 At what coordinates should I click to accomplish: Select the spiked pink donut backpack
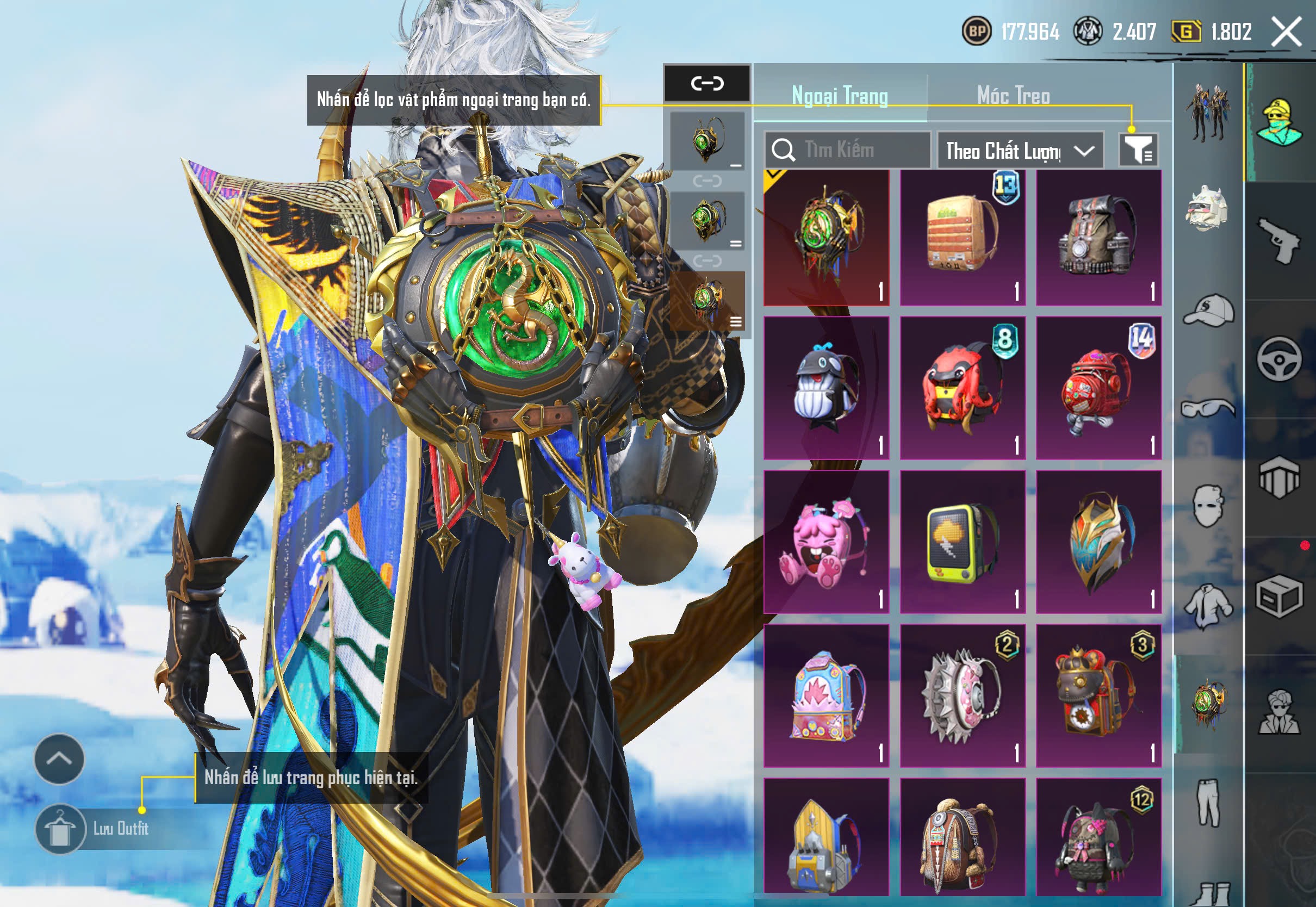[963, 695]
